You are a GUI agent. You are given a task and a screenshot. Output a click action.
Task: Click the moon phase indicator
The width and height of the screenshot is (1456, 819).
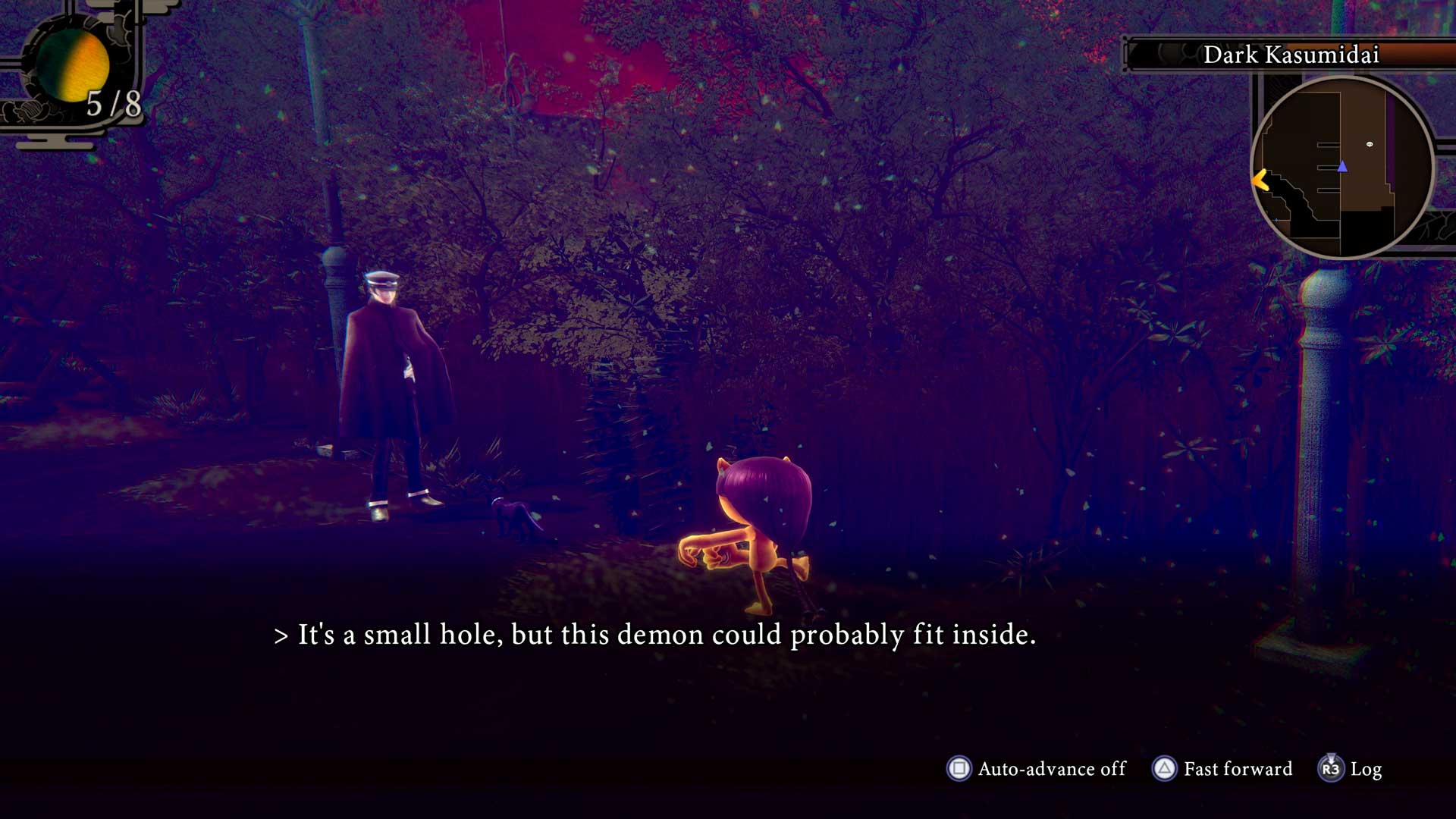point(73,68)
